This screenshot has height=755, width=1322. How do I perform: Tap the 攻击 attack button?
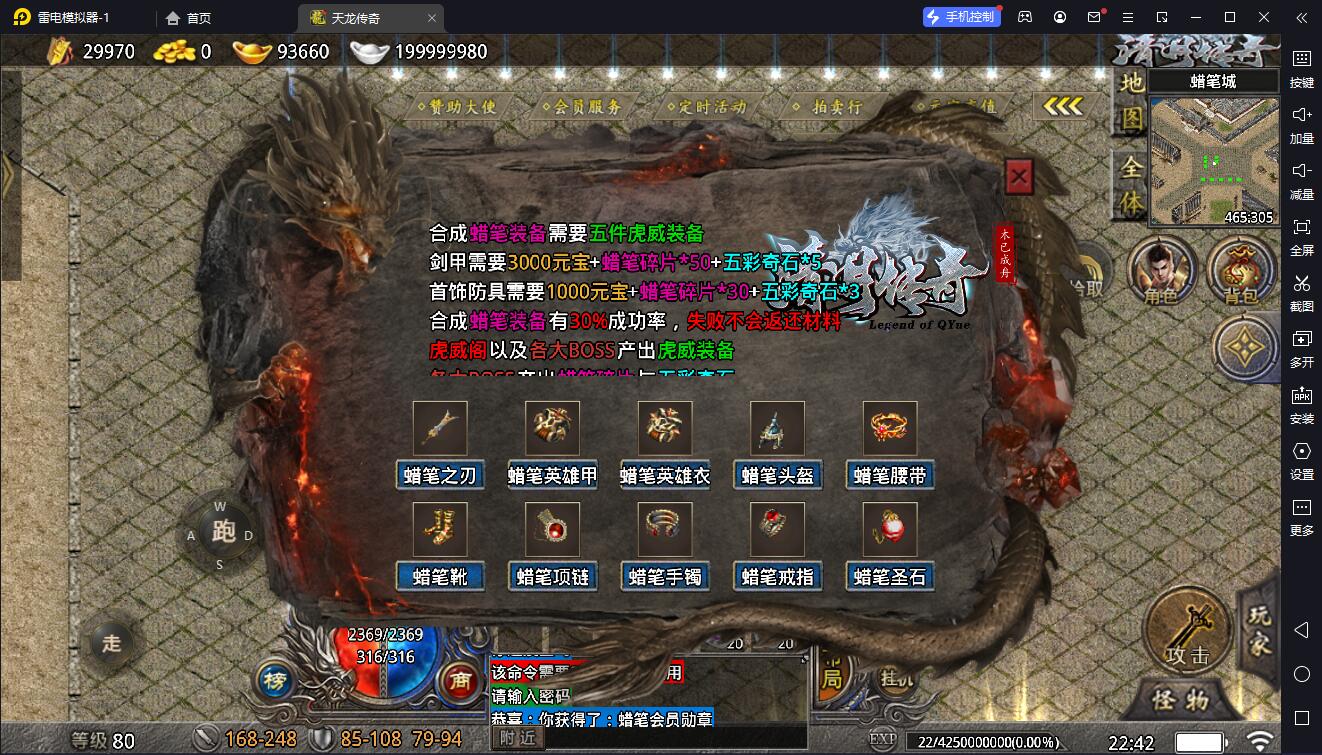point(1188,628)
